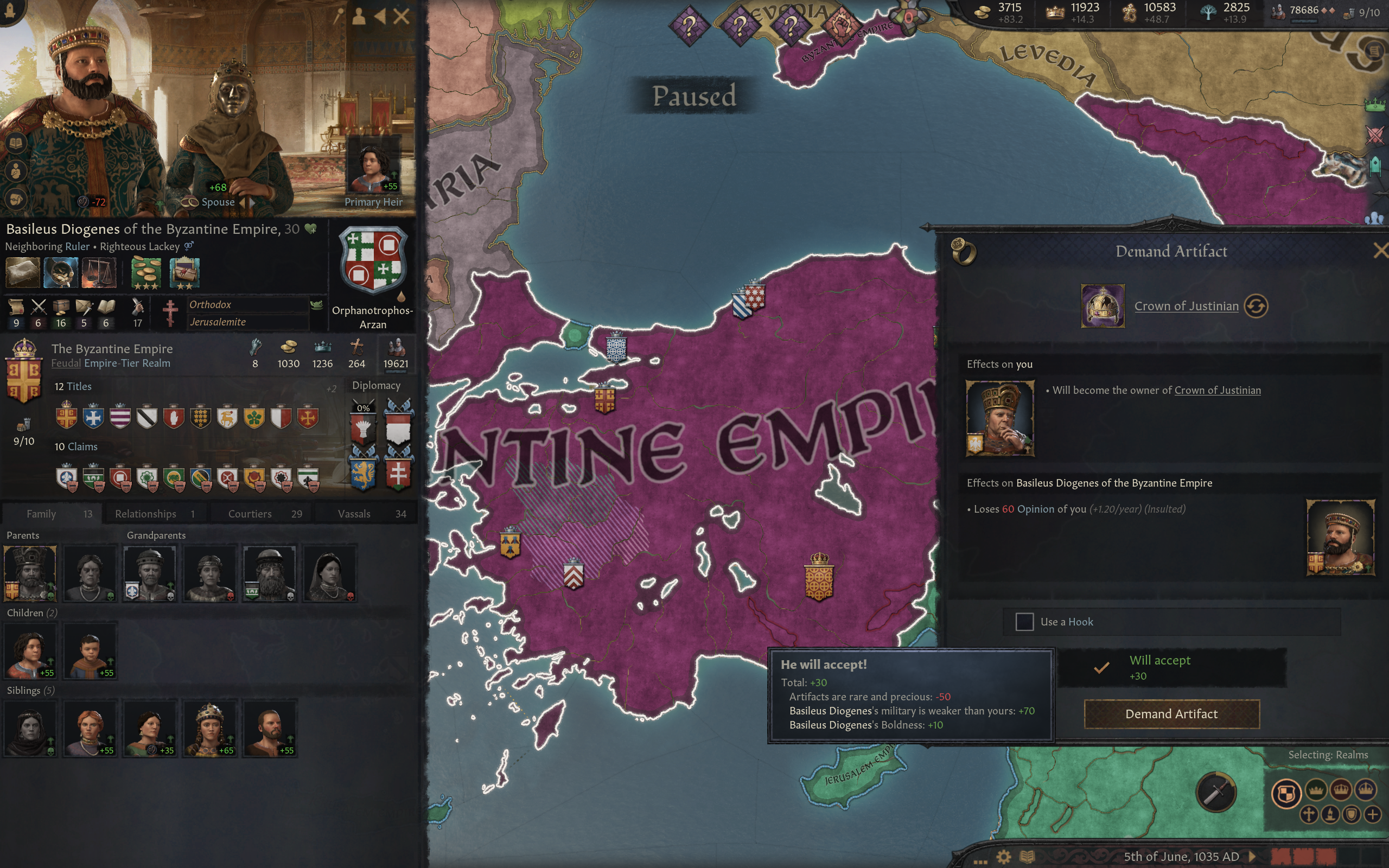The width and height of the screenshot is (1389, 868).
Task: Follow the Crown of Justinian link
Action: (1187, 306)
